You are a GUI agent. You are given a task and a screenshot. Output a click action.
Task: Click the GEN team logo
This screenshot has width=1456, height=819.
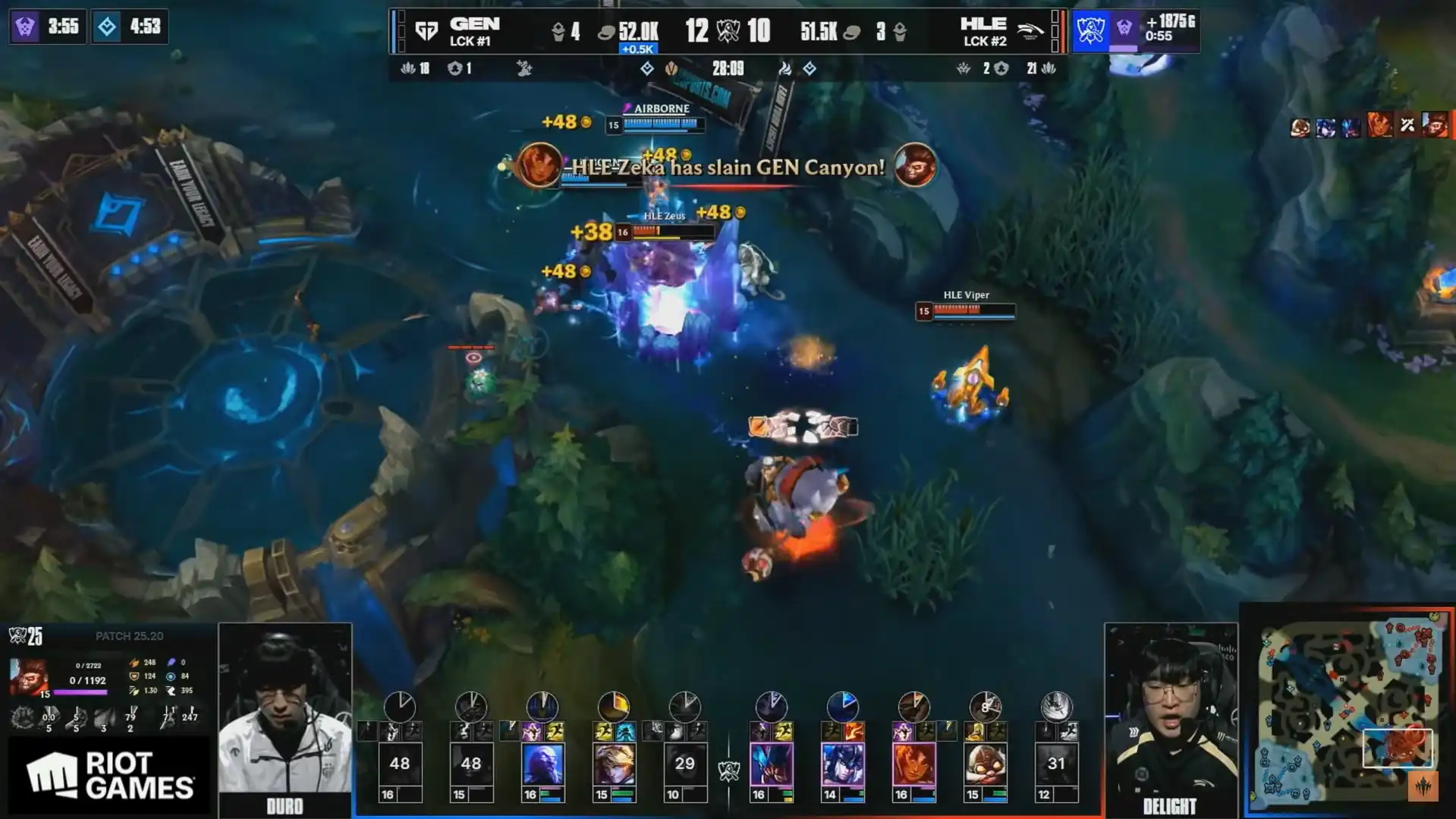click(426, 31)
